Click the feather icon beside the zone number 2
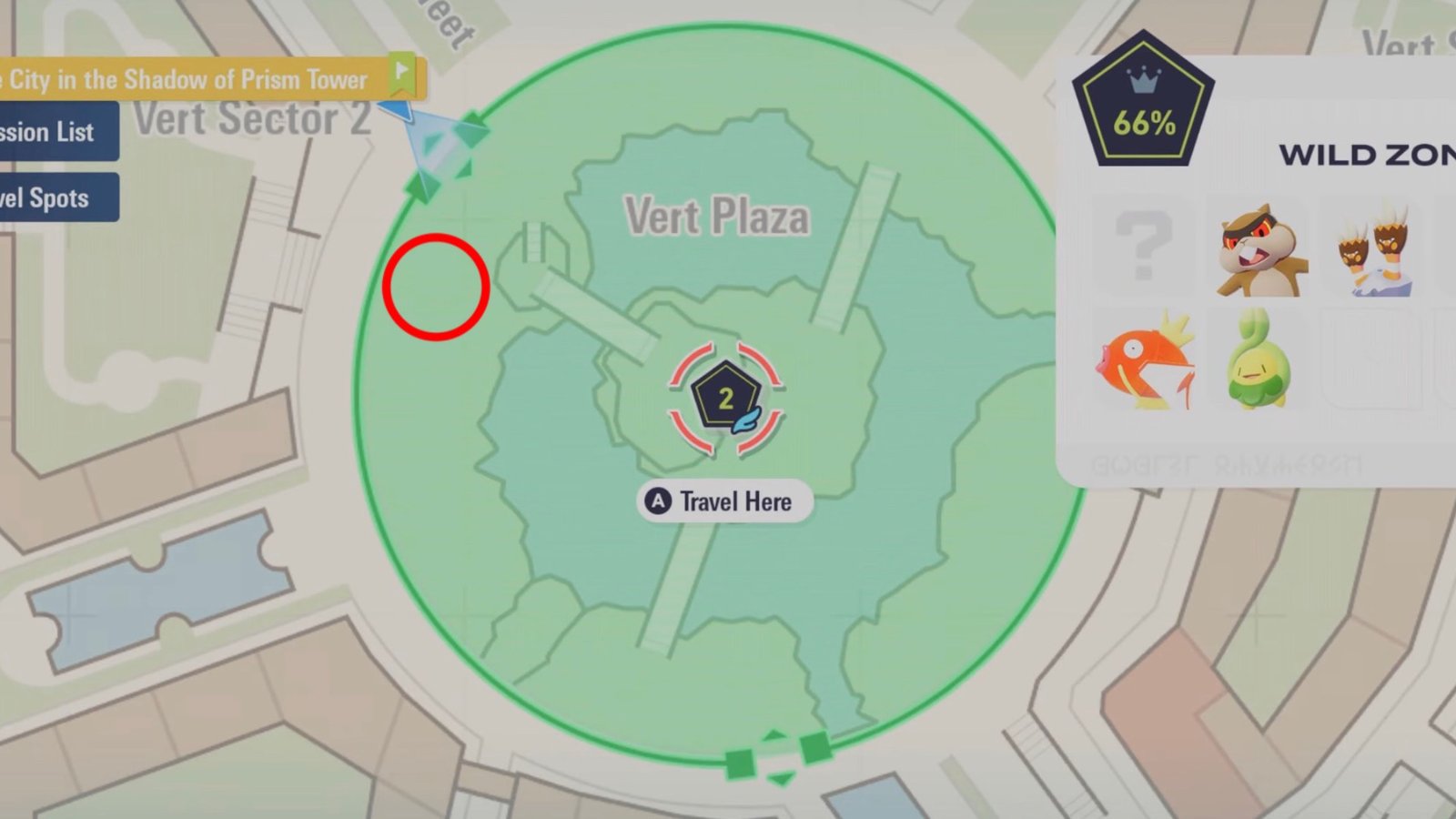This screenshot has height=819, width=1456. (x=746, y=419)
